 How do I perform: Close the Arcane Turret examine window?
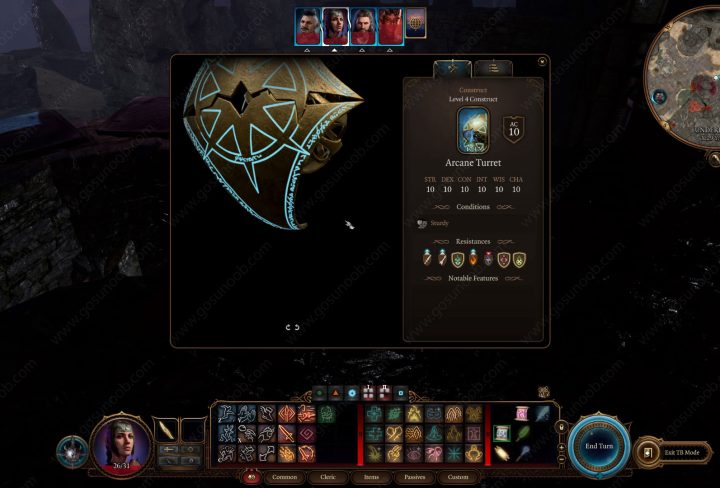[542, 61]
